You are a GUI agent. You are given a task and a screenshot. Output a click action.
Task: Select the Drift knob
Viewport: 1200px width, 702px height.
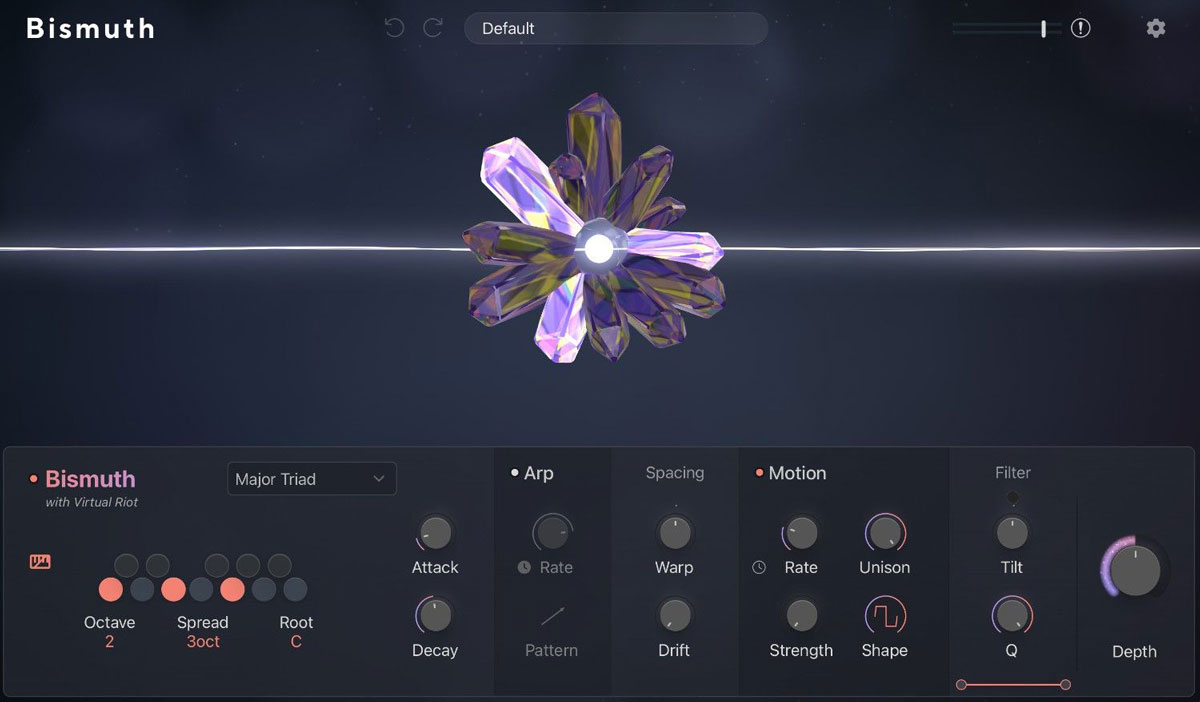point(674,616)
